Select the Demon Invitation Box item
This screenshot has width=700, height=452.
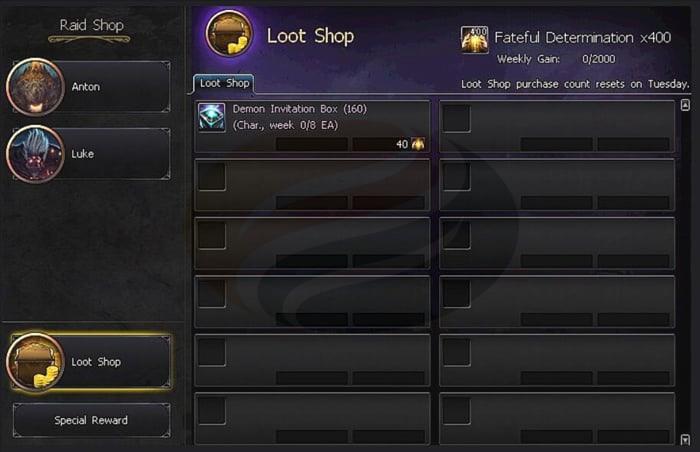pos(312,126)
